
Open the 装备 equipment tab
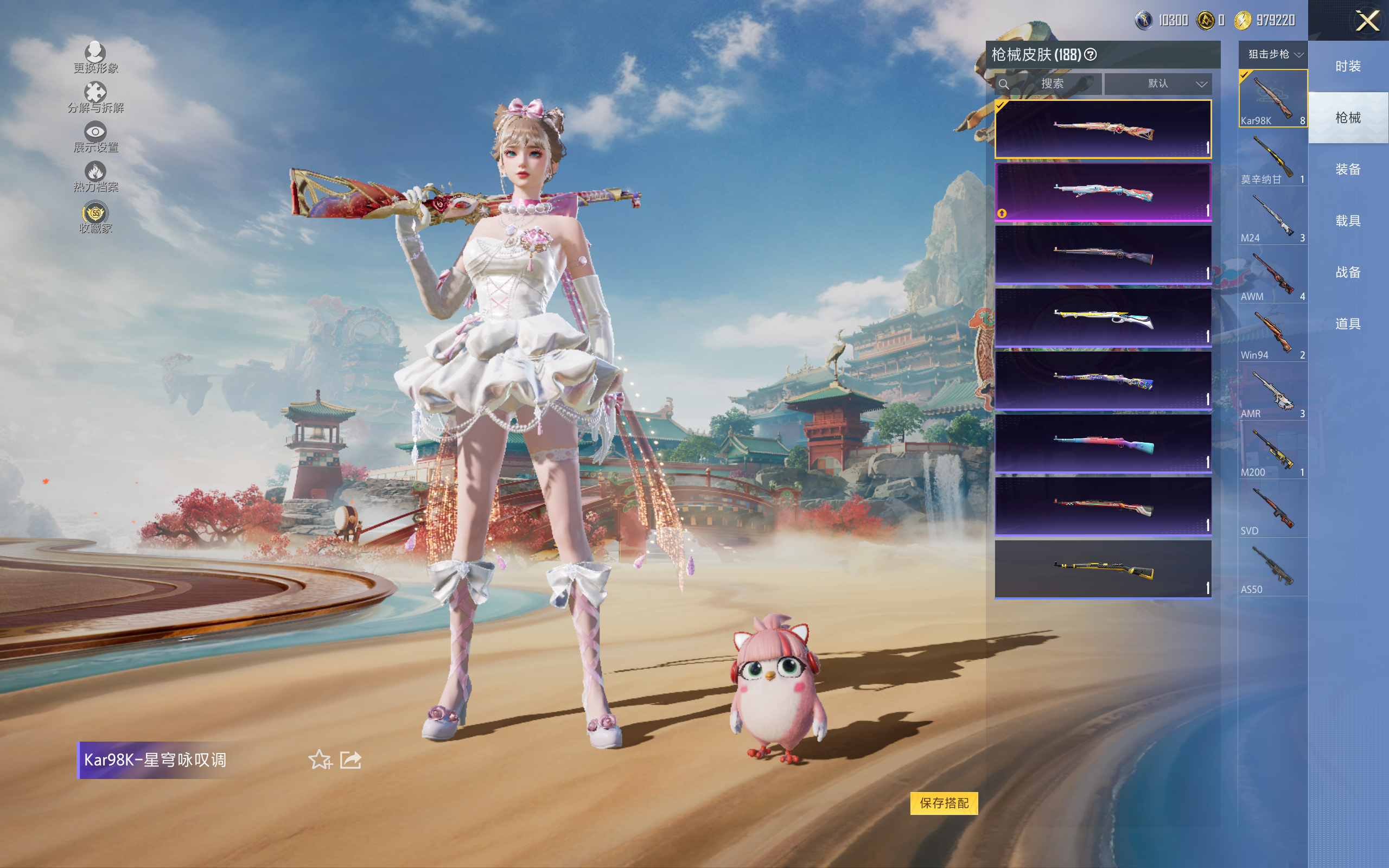[1348, 169]
